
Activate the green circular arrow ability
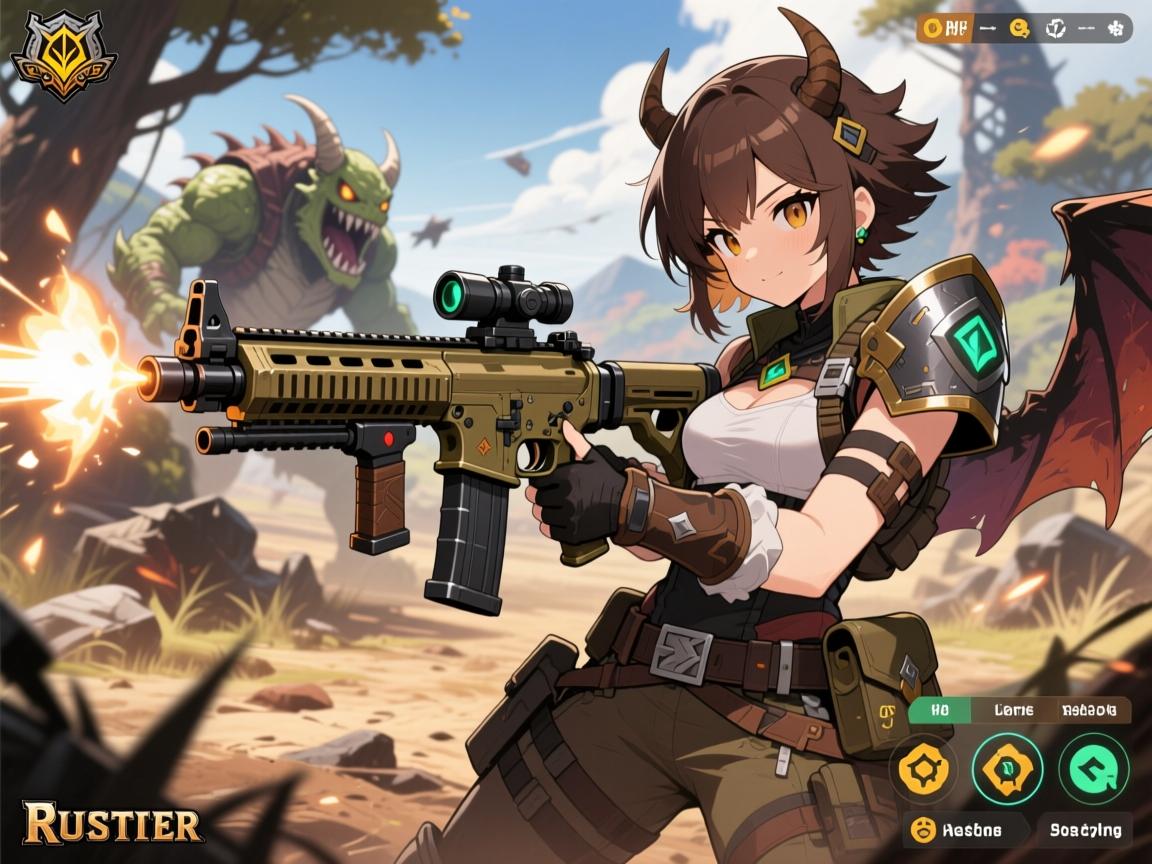1093,770
